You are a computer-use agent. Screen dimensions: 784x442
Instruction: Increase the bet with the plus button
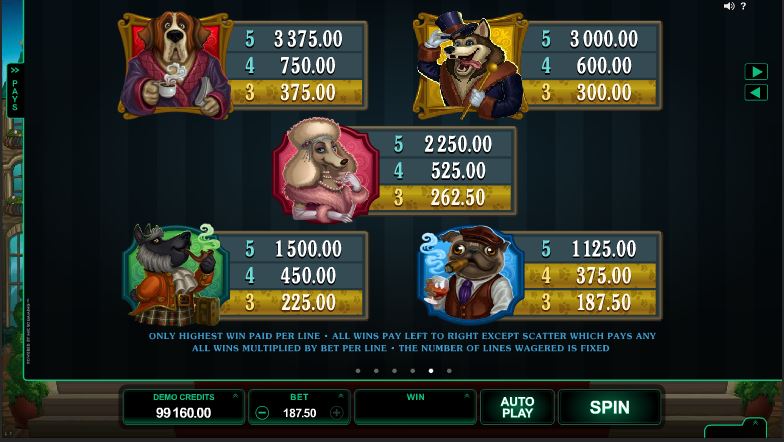337,412
